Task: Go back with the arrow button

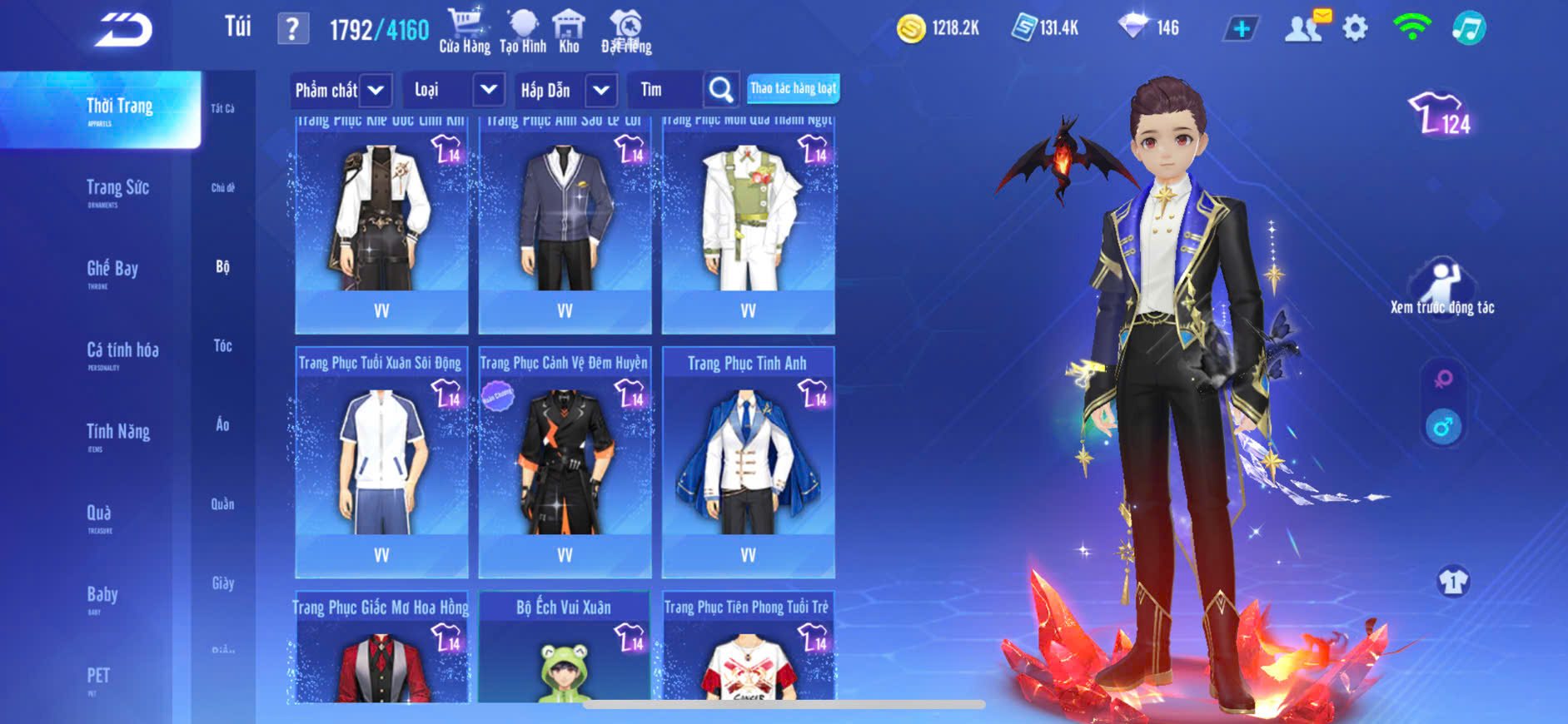Action: [123, 30]
